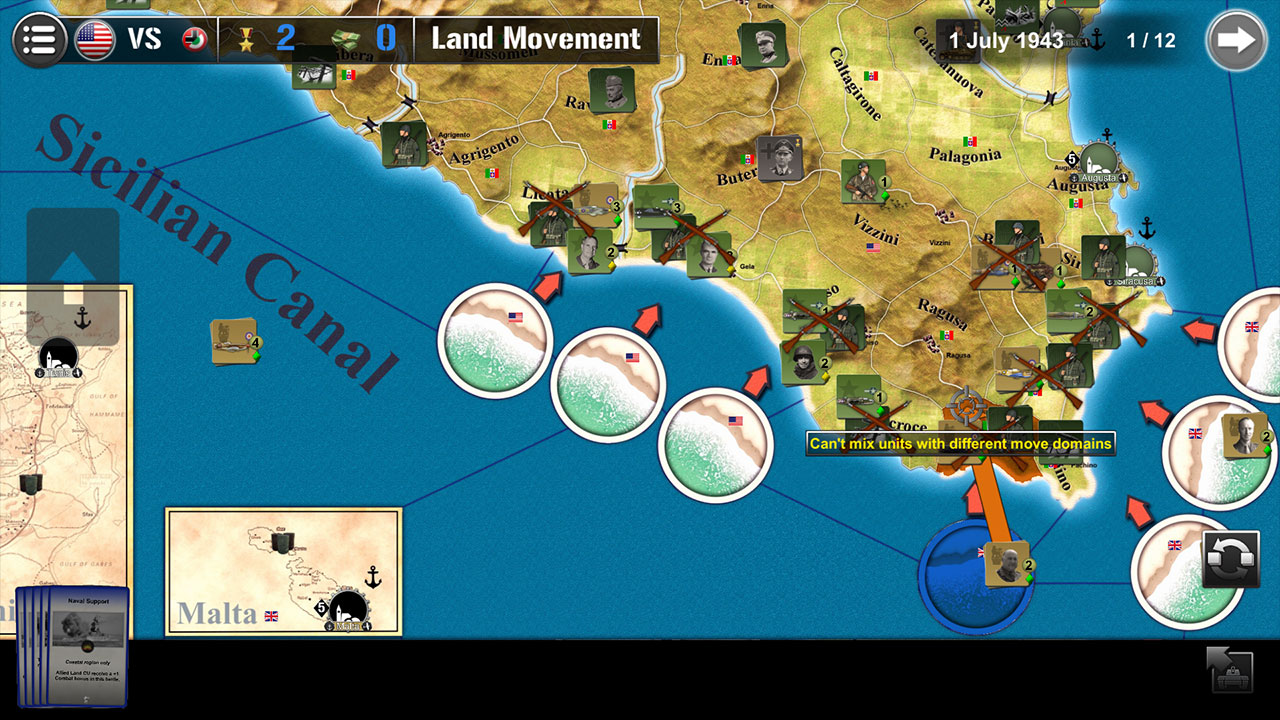Select the Axis faction icon next to VS

click(x=196, y=38)
